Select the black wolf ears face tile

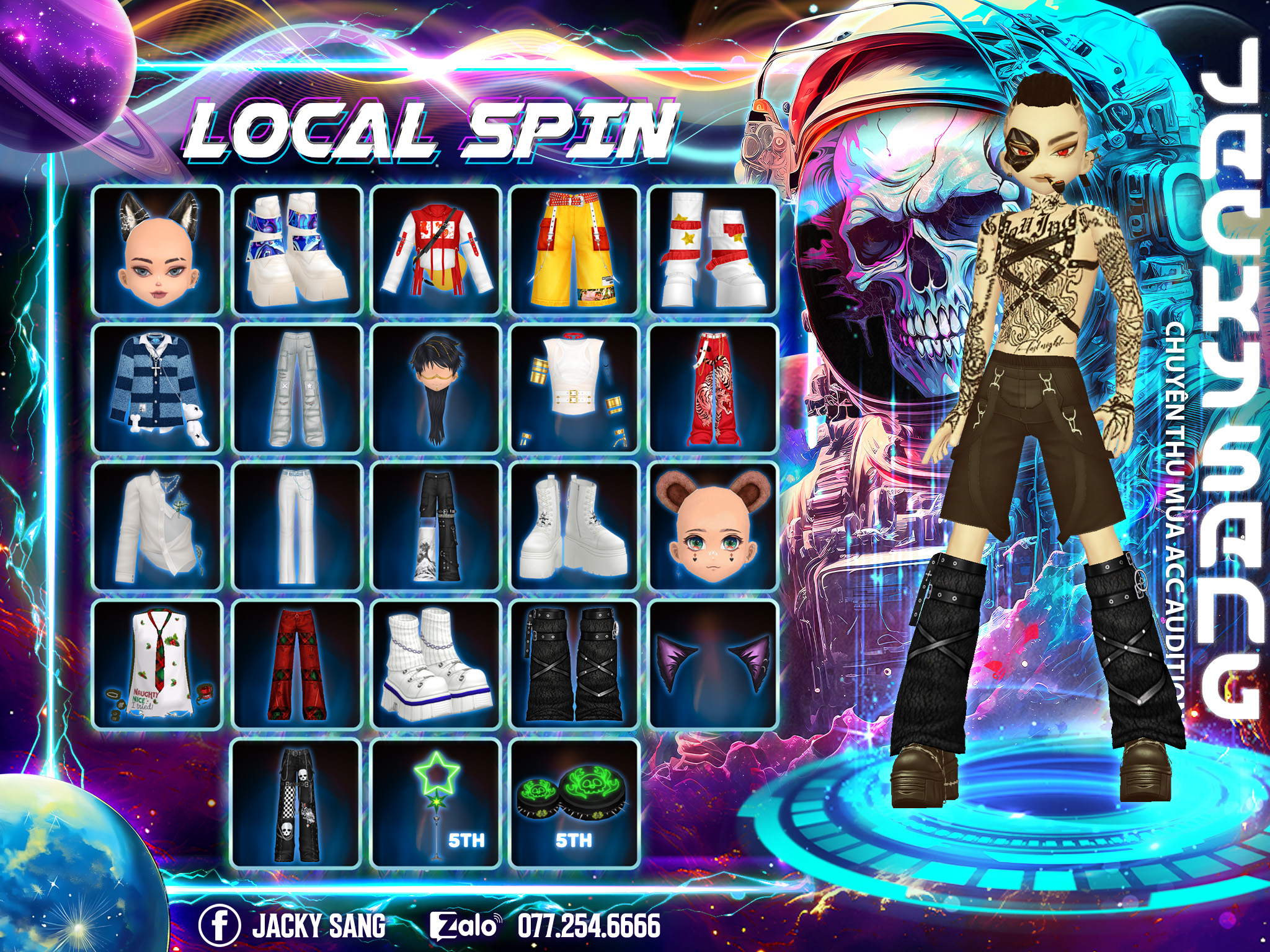pos(157,250)
